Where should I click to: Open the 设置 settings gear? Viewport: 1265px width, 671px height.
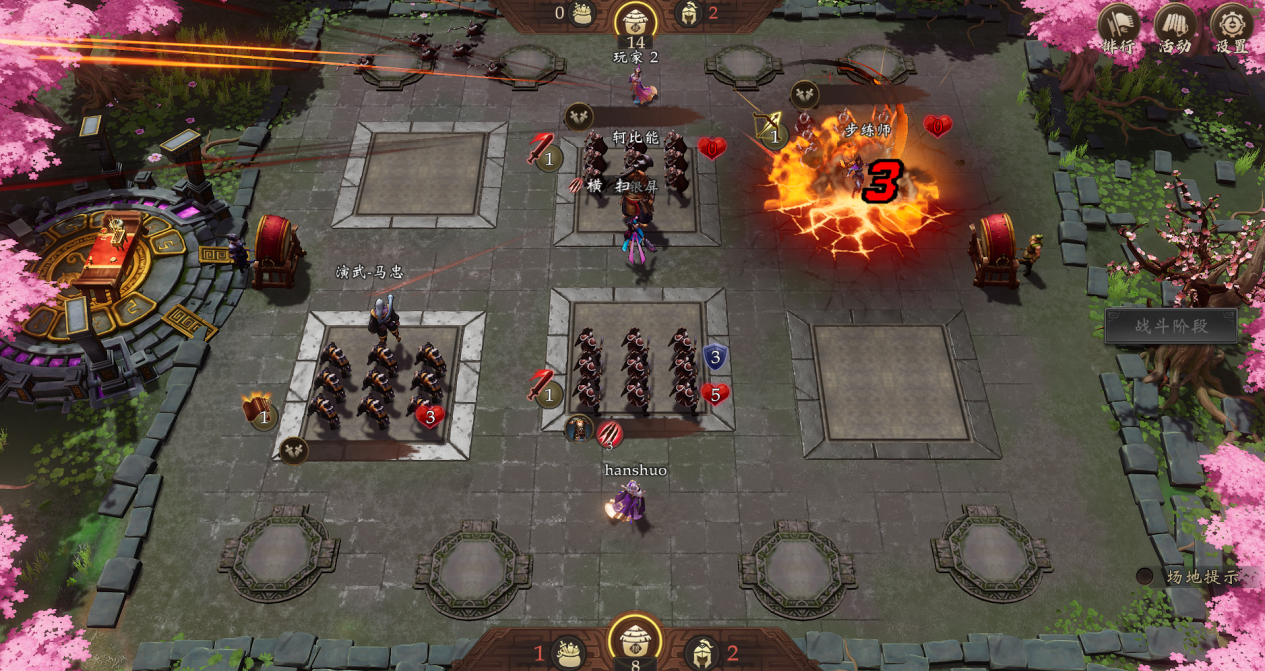tap(1232, 27)
